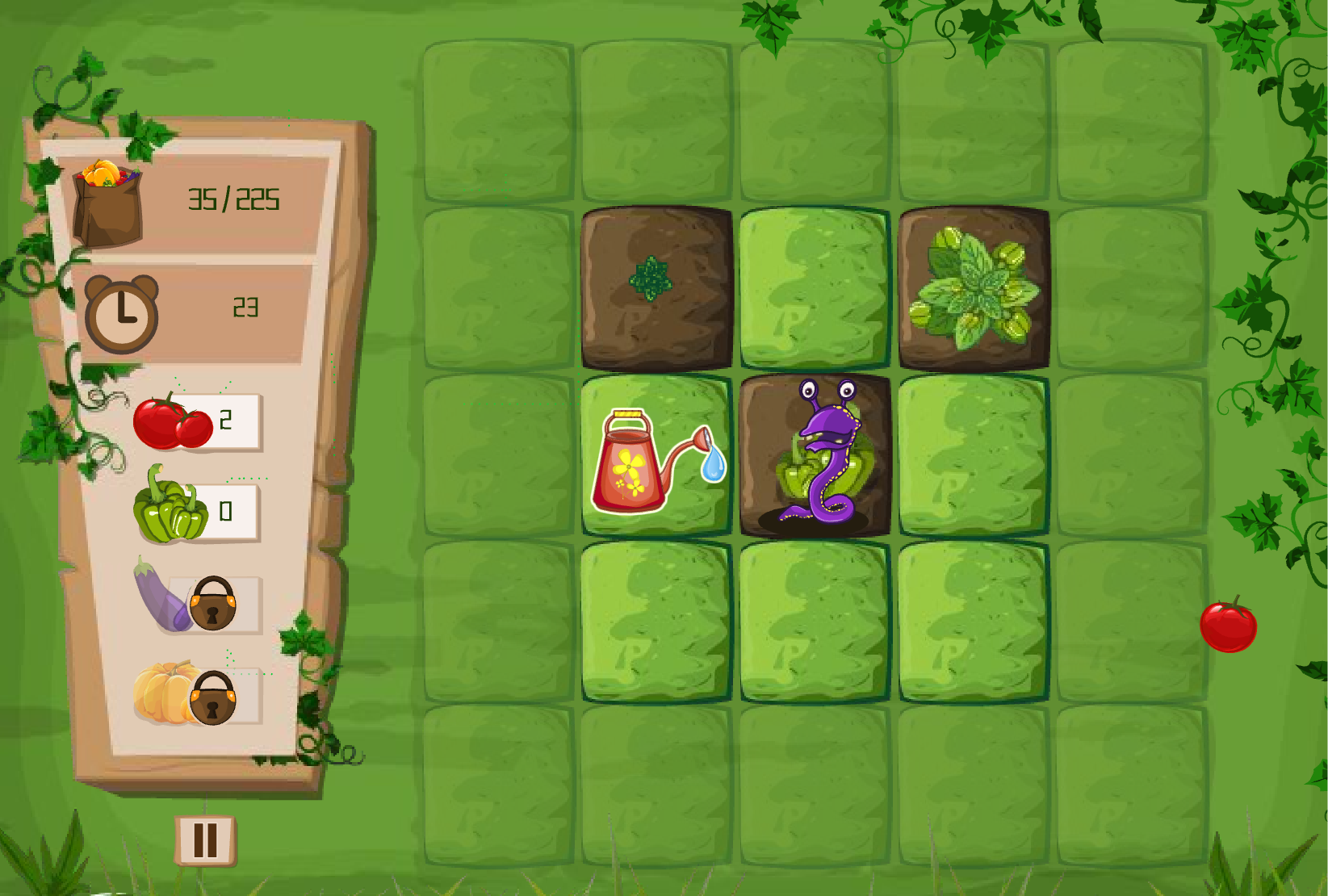Screen dimensions: 1328x896
Task: Click the locked pumpkin slot
Action: point(197,695)
